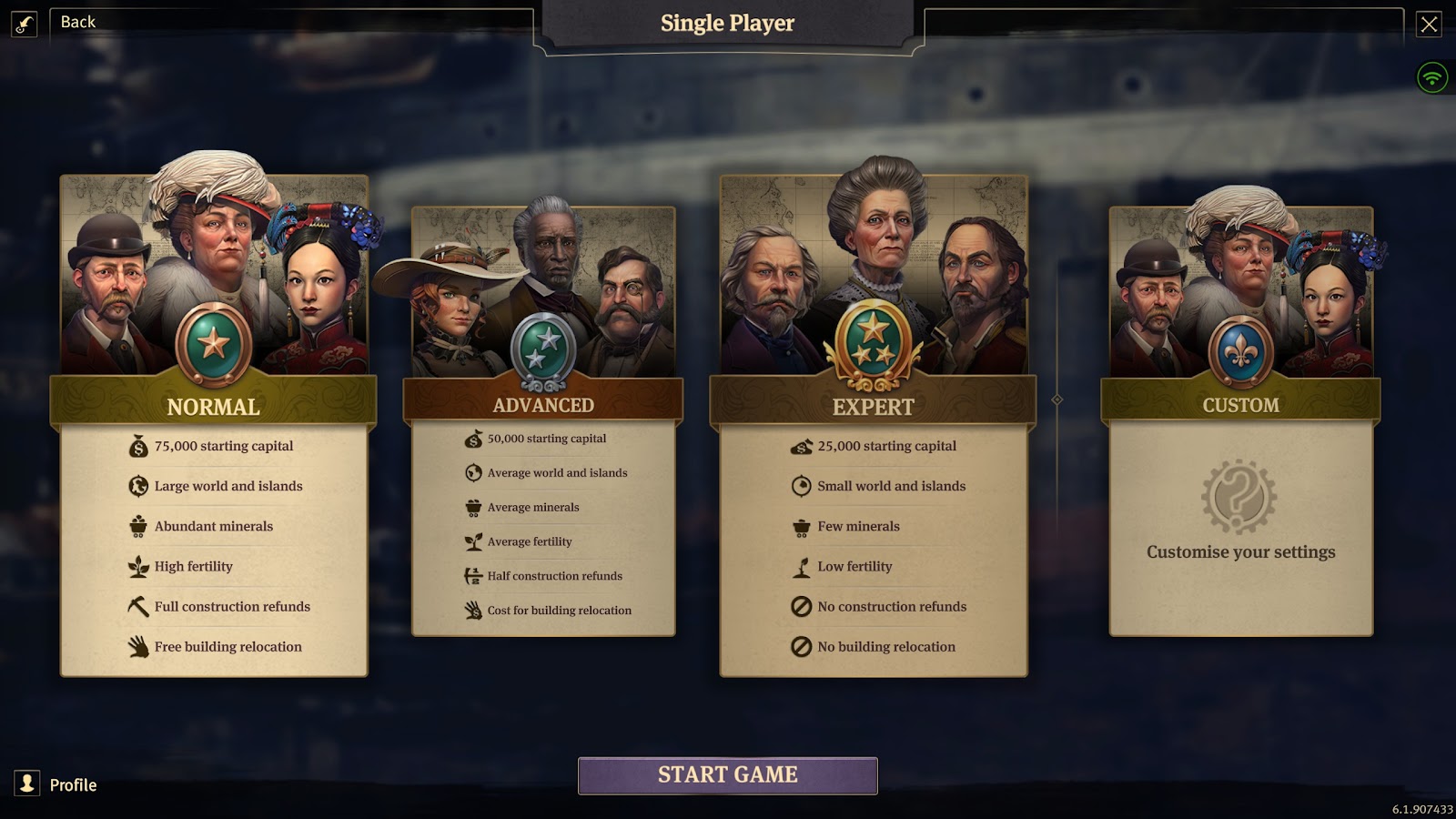The width and height of the screenshot is (1456, 819).
Task: Click the ornate icon beside Back
Action: (25, 24)
